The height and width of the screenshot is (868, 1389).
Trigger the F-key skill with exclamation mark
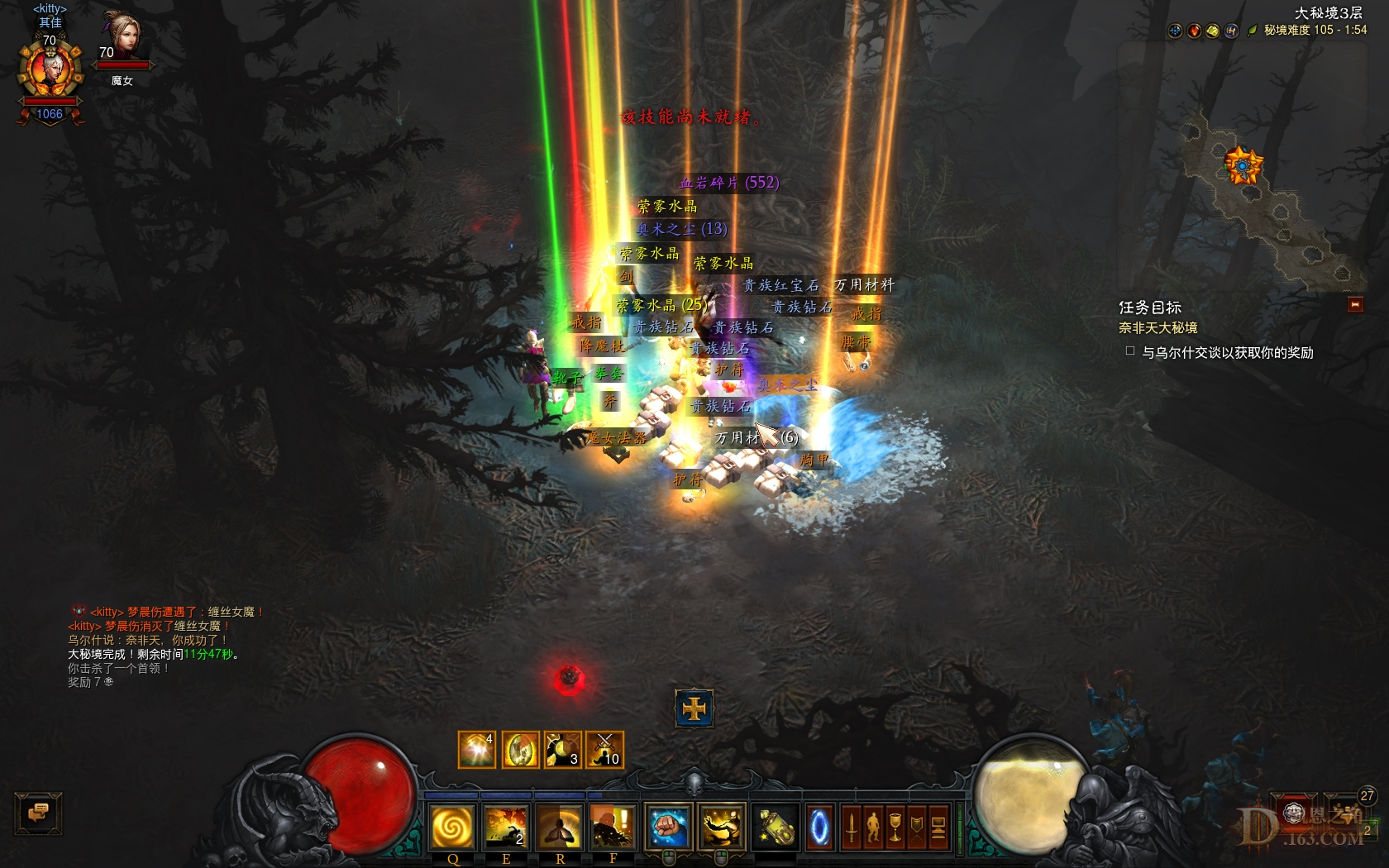coord(613,827)
